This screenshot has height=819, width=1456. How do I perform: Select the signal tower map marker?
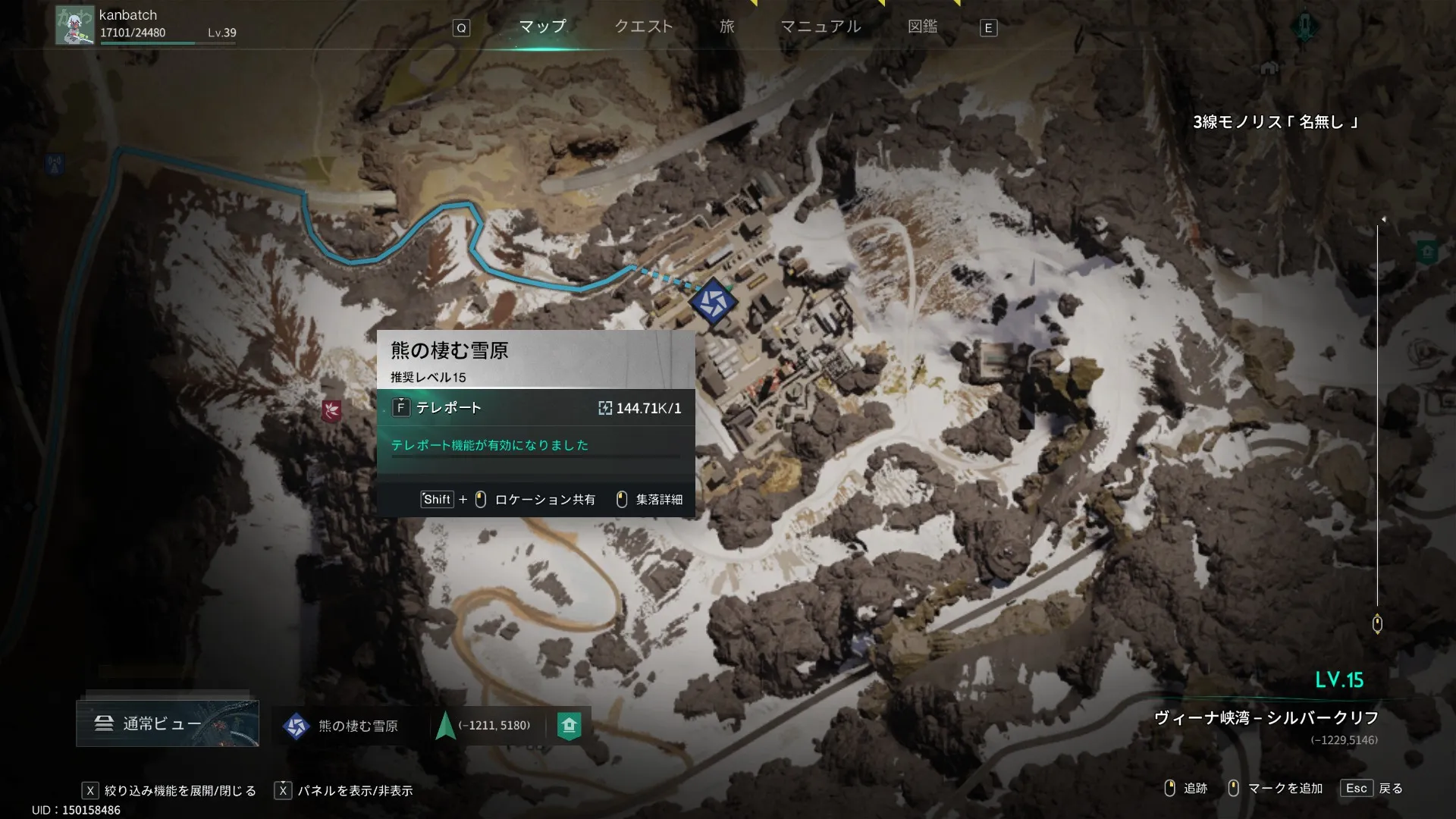click(x=54, y=163)
